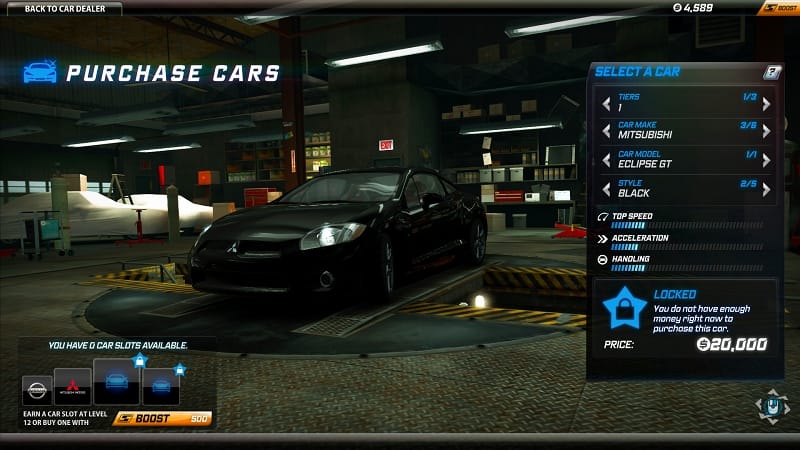Choose the next paint style
The image size is (800, 450).
click(766, 189)
